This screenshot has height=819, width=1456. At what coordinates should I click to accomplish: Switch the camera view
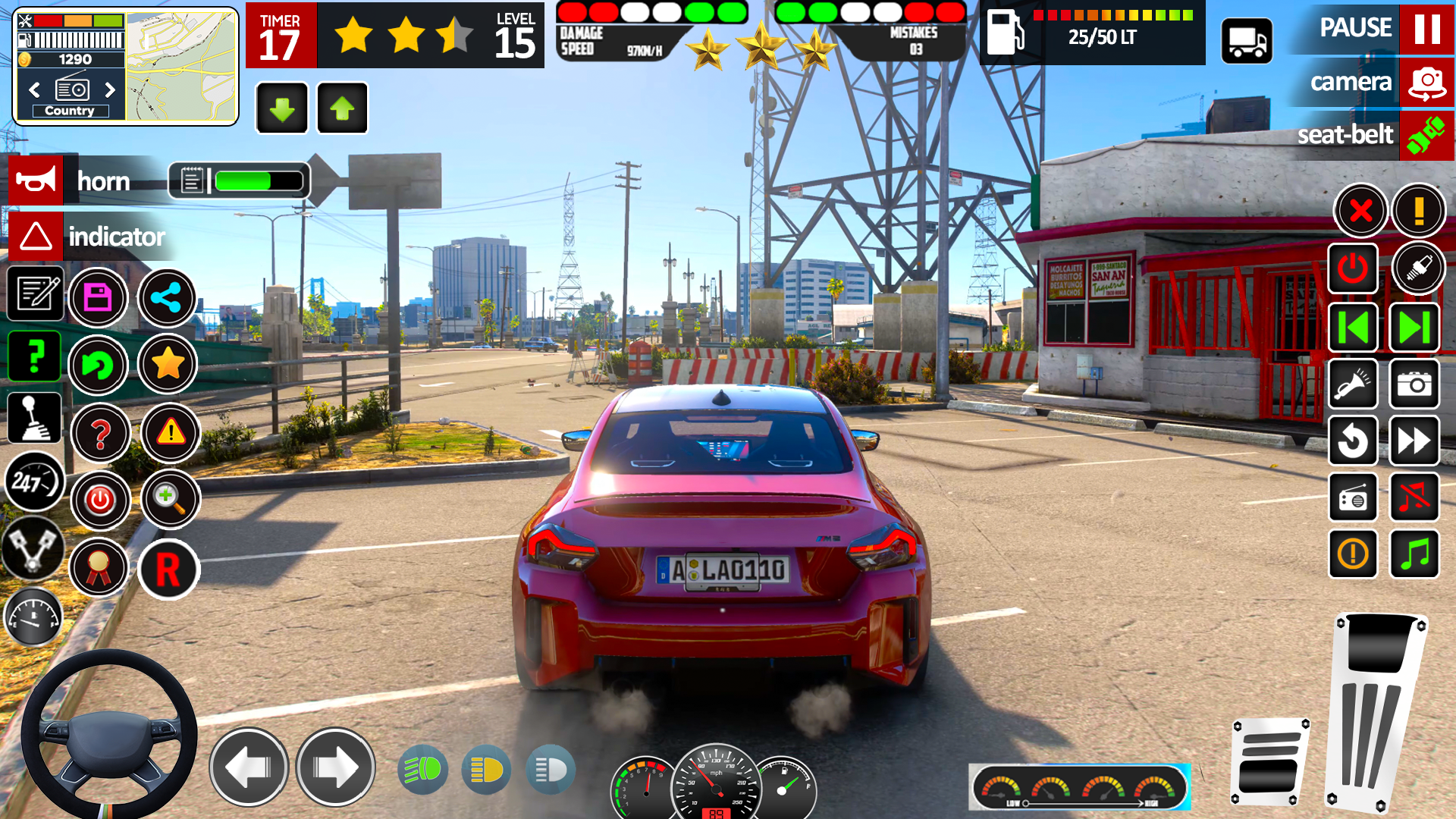(1426, 82)
